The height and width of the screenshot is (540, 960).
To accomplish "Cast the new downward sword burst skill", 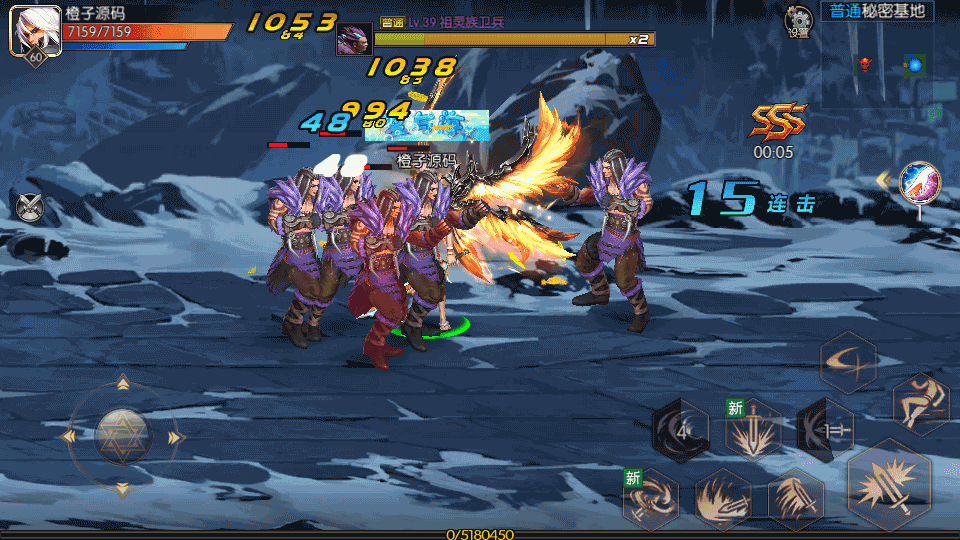I will [754, 431].
